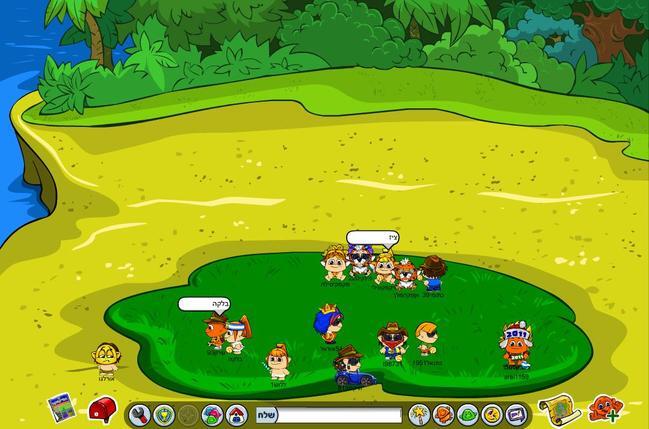Screen dimensions: 649x429
Task: Open the red mailbox
Action: pos(102,409)
